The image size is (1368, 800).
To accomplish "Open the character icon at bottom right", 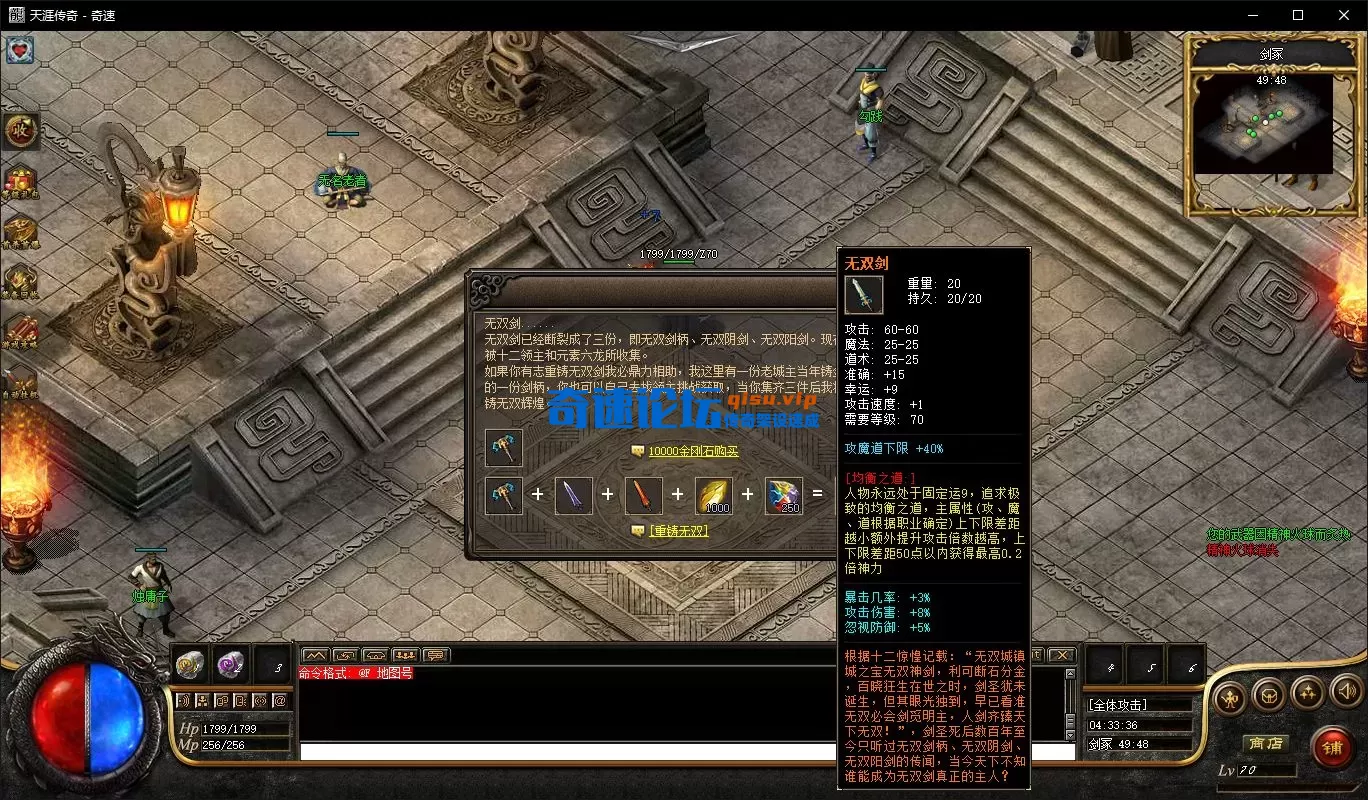I will coord(1229,696).
